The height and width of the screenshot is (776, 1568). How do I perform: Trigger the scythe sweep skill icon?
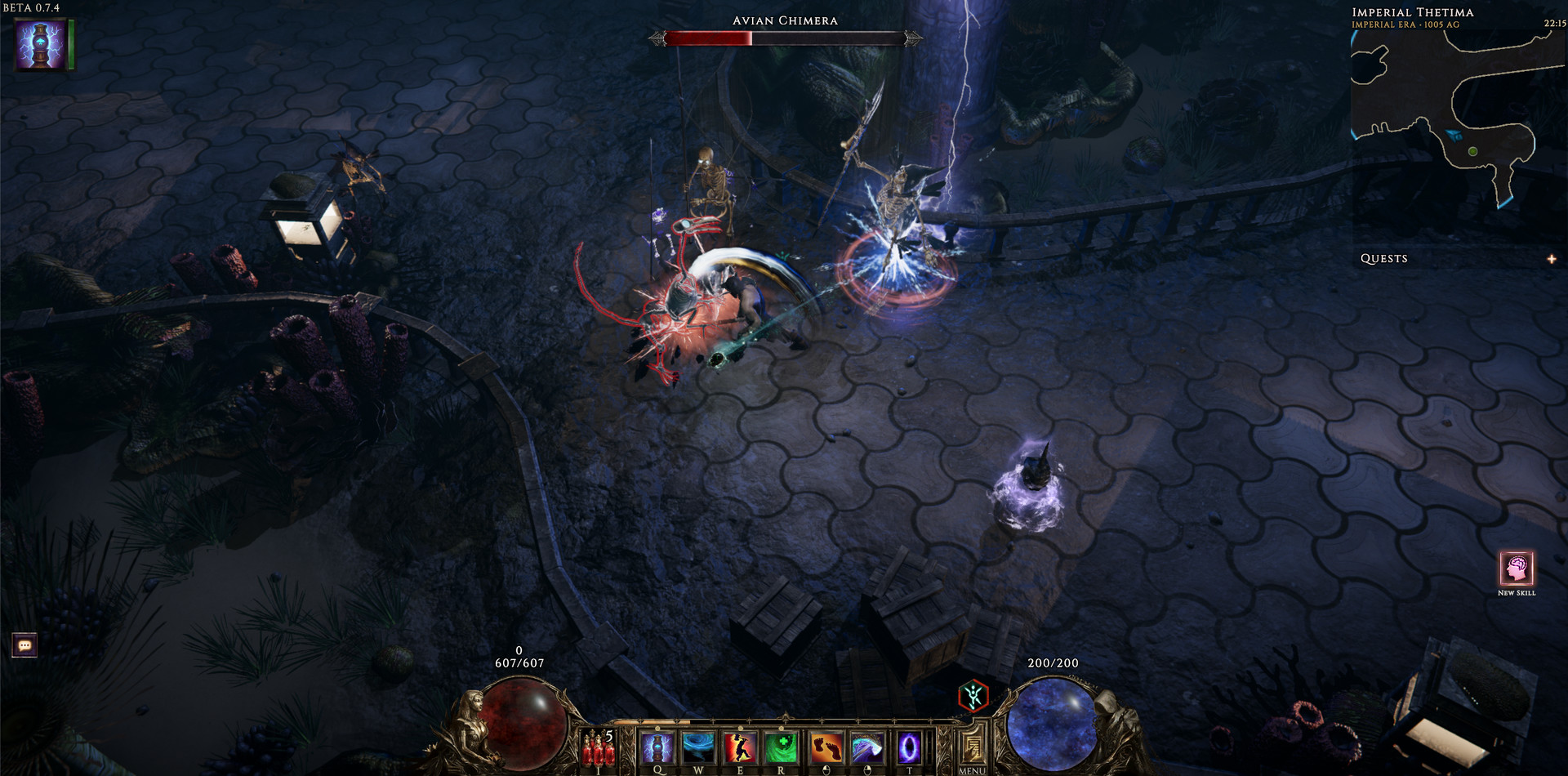click(866, 747)
